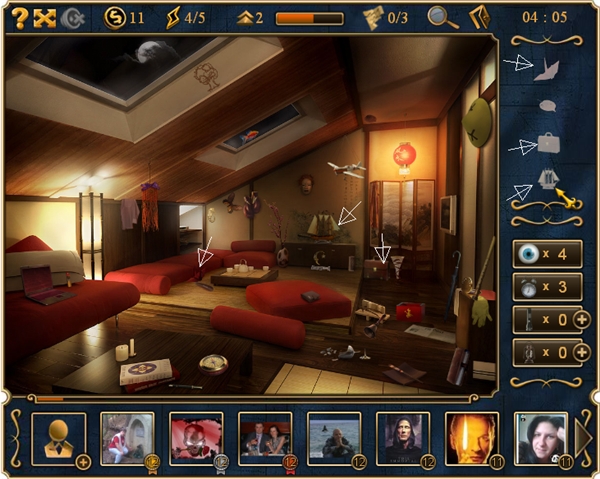Image resolution: width=600 pixels, height=479 pixels.
Task: Click the gold coin currency icon
Action: click(x=115, y=17)
